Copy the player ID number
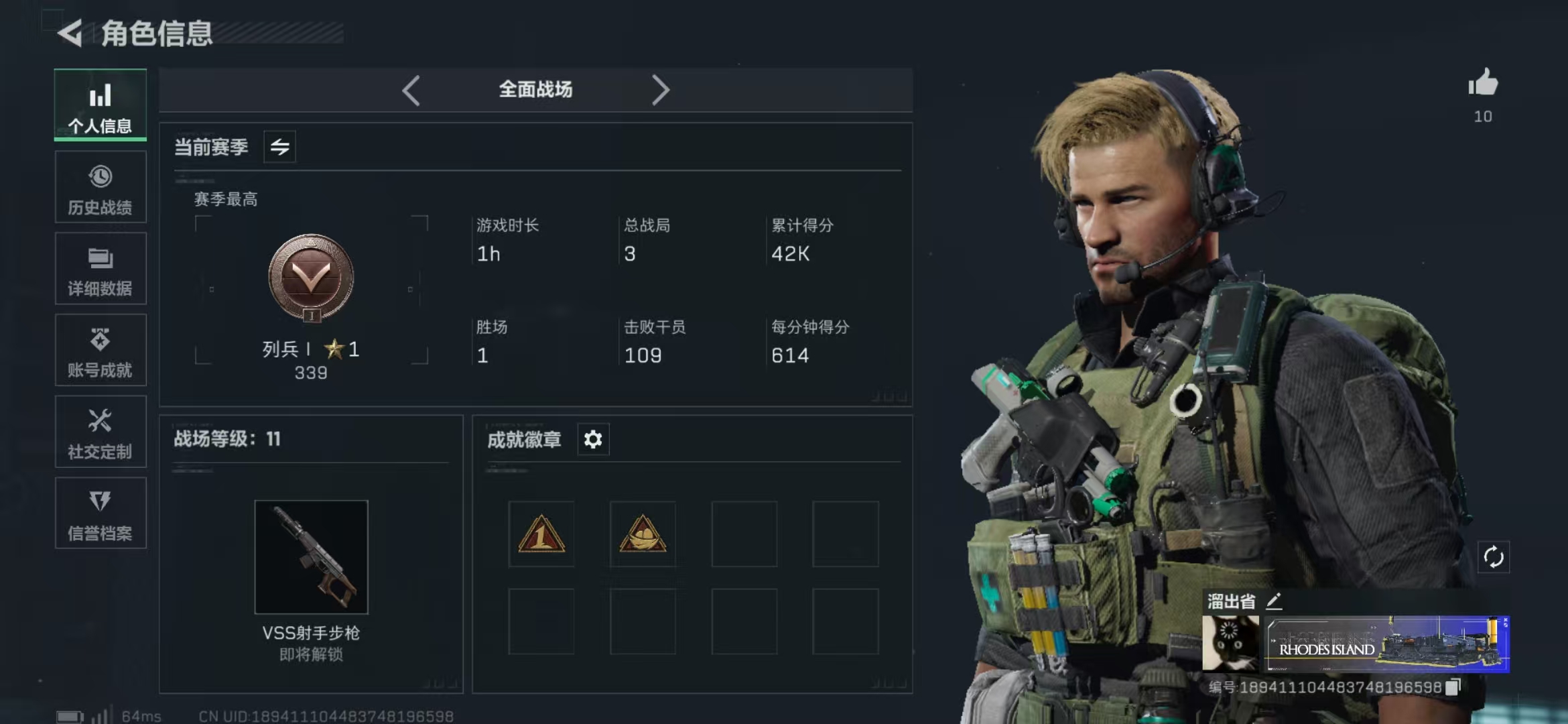 1453,687
